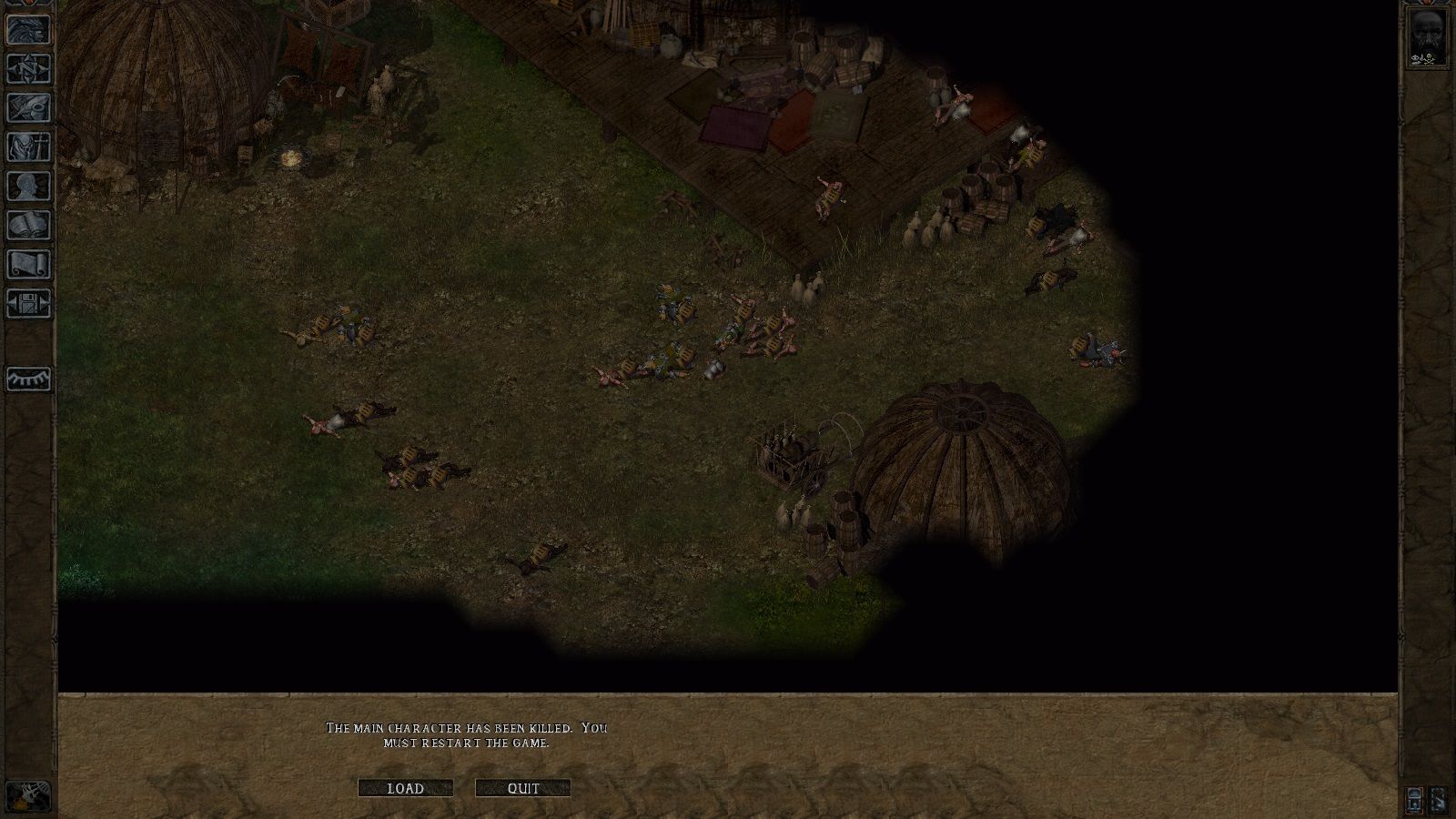The height and width of the screenshot is (819, 1456).
Task: Open the journal with the quill icon
Action: (26, 107)
